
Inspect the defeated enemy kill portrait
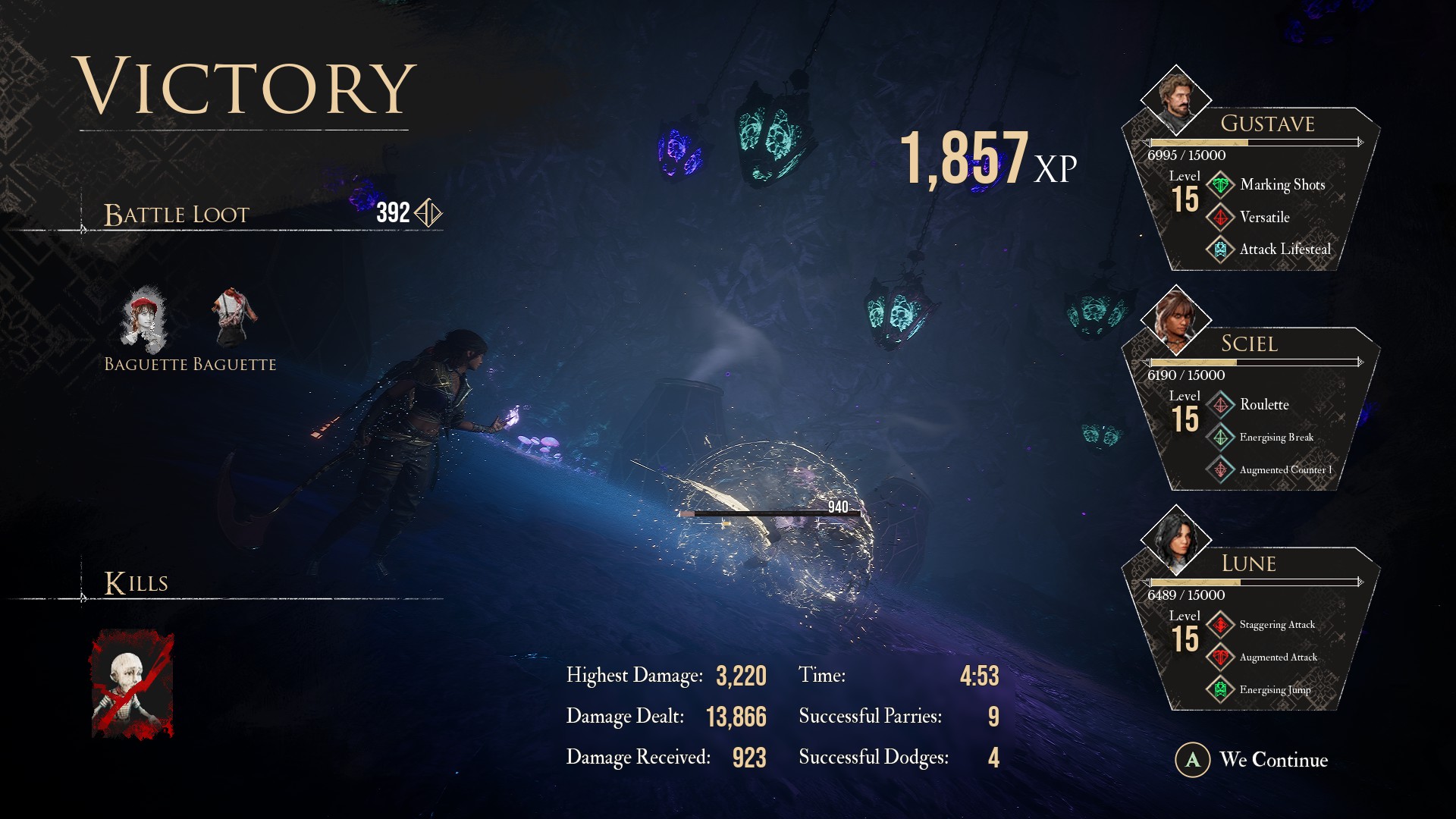tap(133, 684)
